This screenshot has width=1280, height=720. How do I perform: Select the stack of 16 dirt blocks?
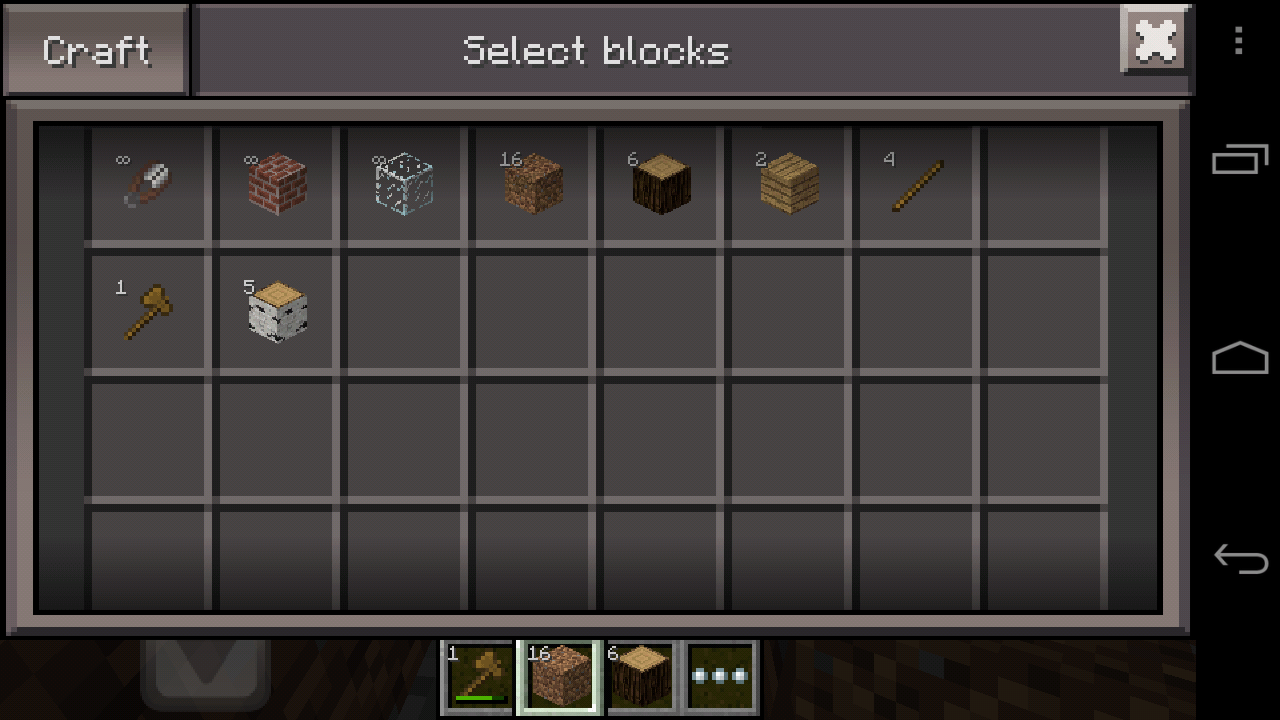[531, 182]
